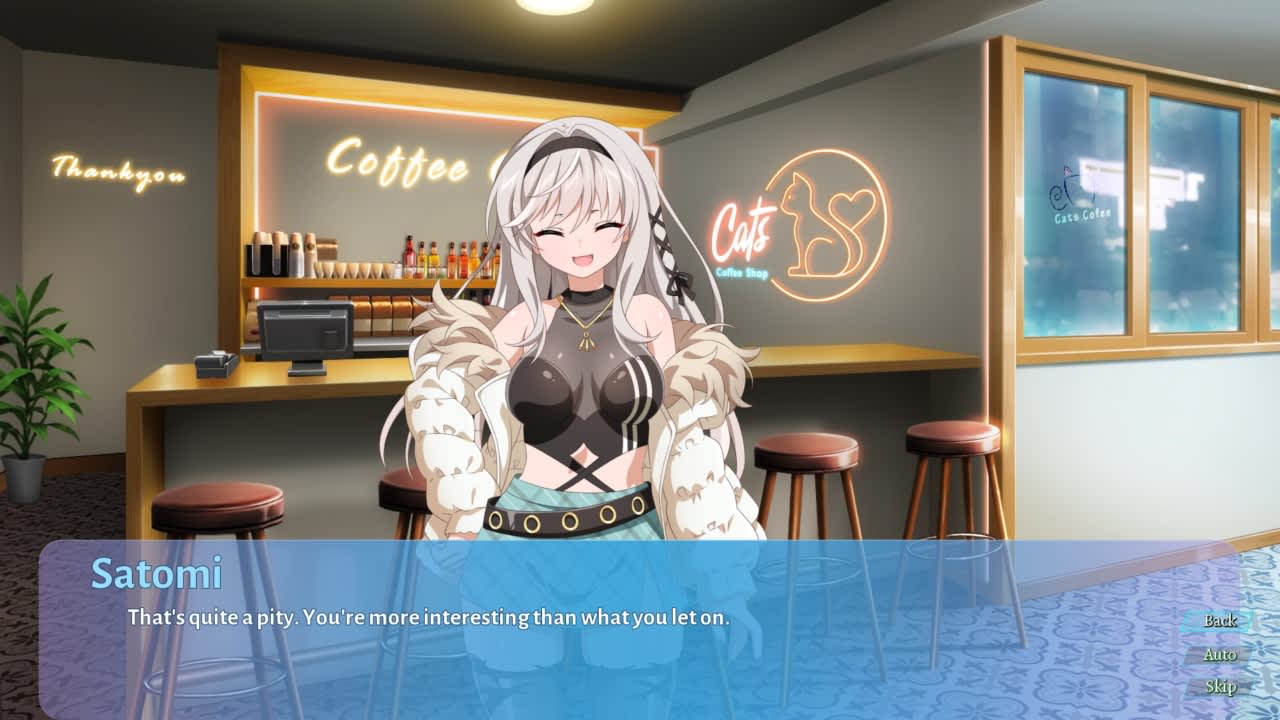Open the dialogue history with Back
Image resolution: width=1280 pixels, height=720 pixels.
click(x=1221, y=620)
